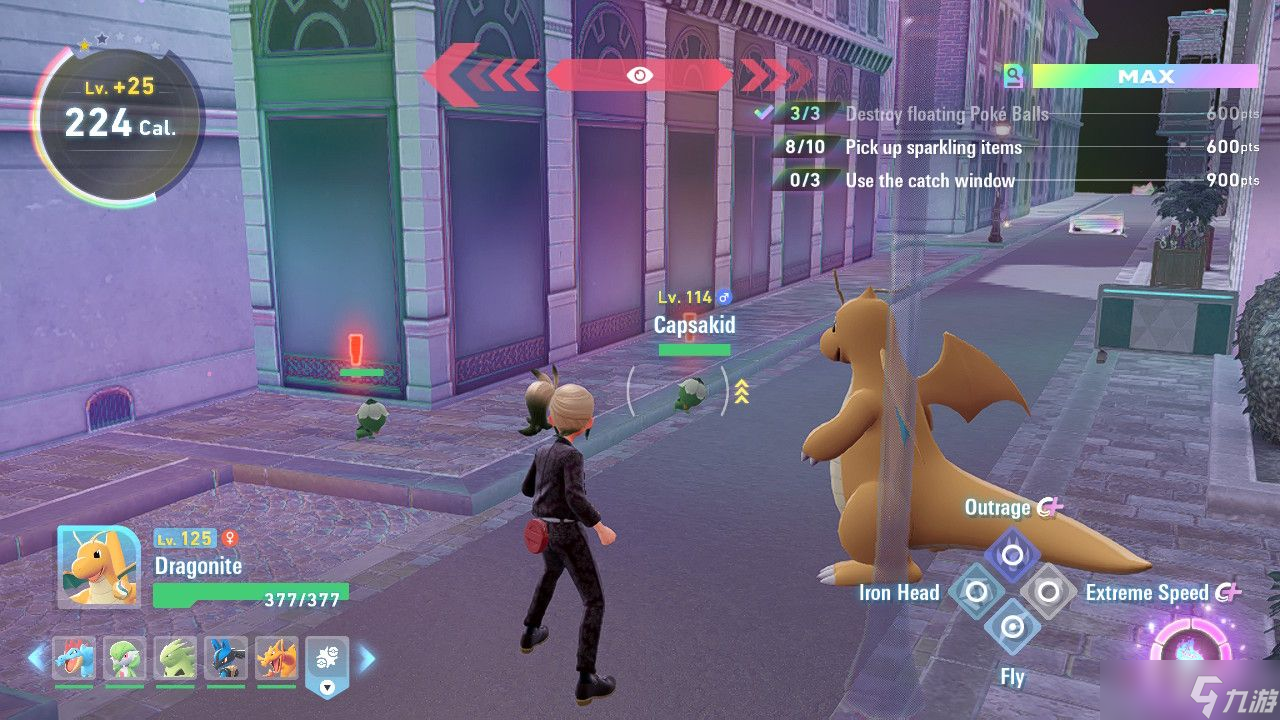Open the Poké Ball selector slot
Viewport: 1280px width, 720px height.
click(x=327, y=662)
